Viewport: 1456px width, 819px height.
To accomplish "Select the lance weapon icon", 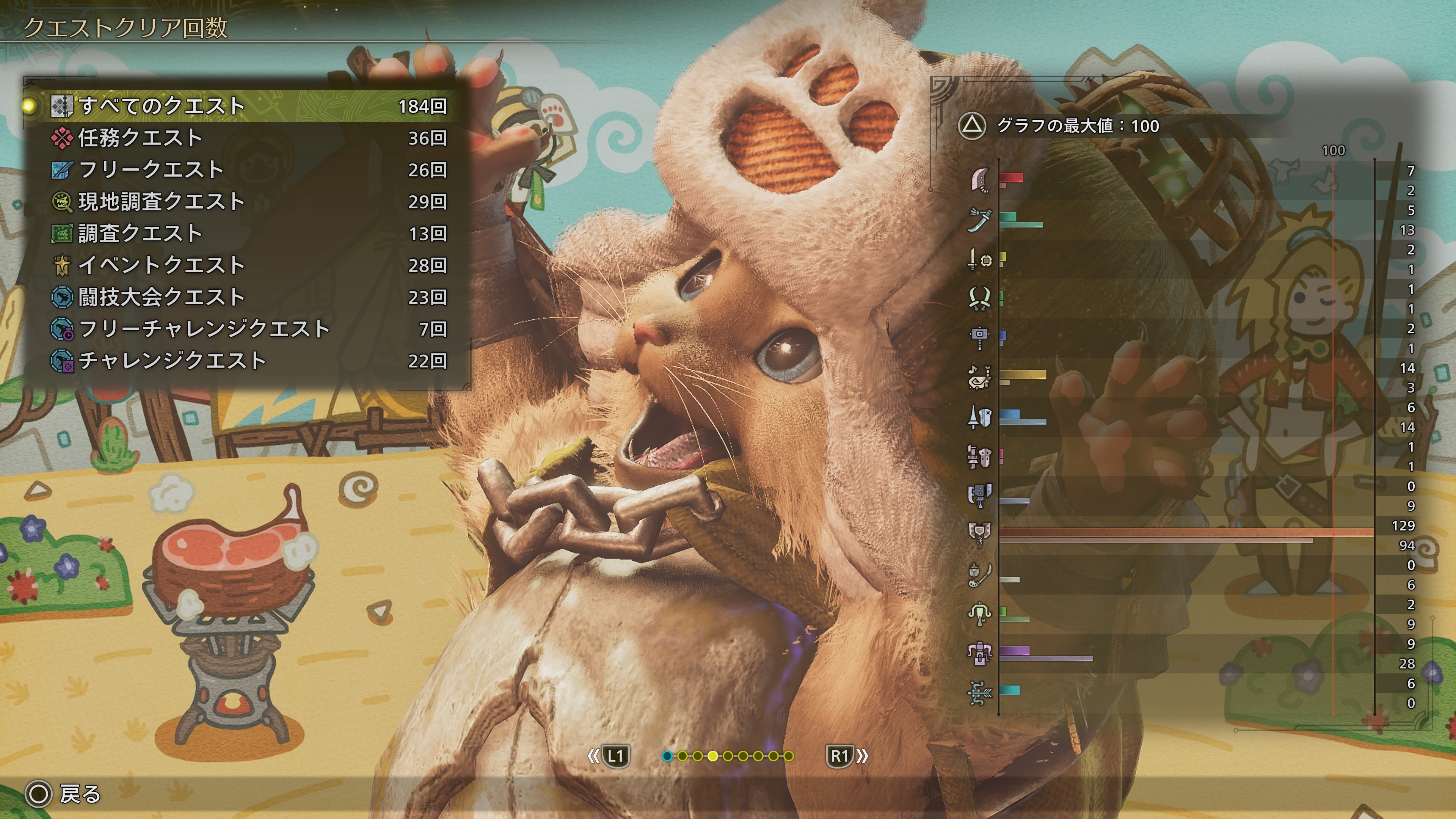I will click(979, 417).
